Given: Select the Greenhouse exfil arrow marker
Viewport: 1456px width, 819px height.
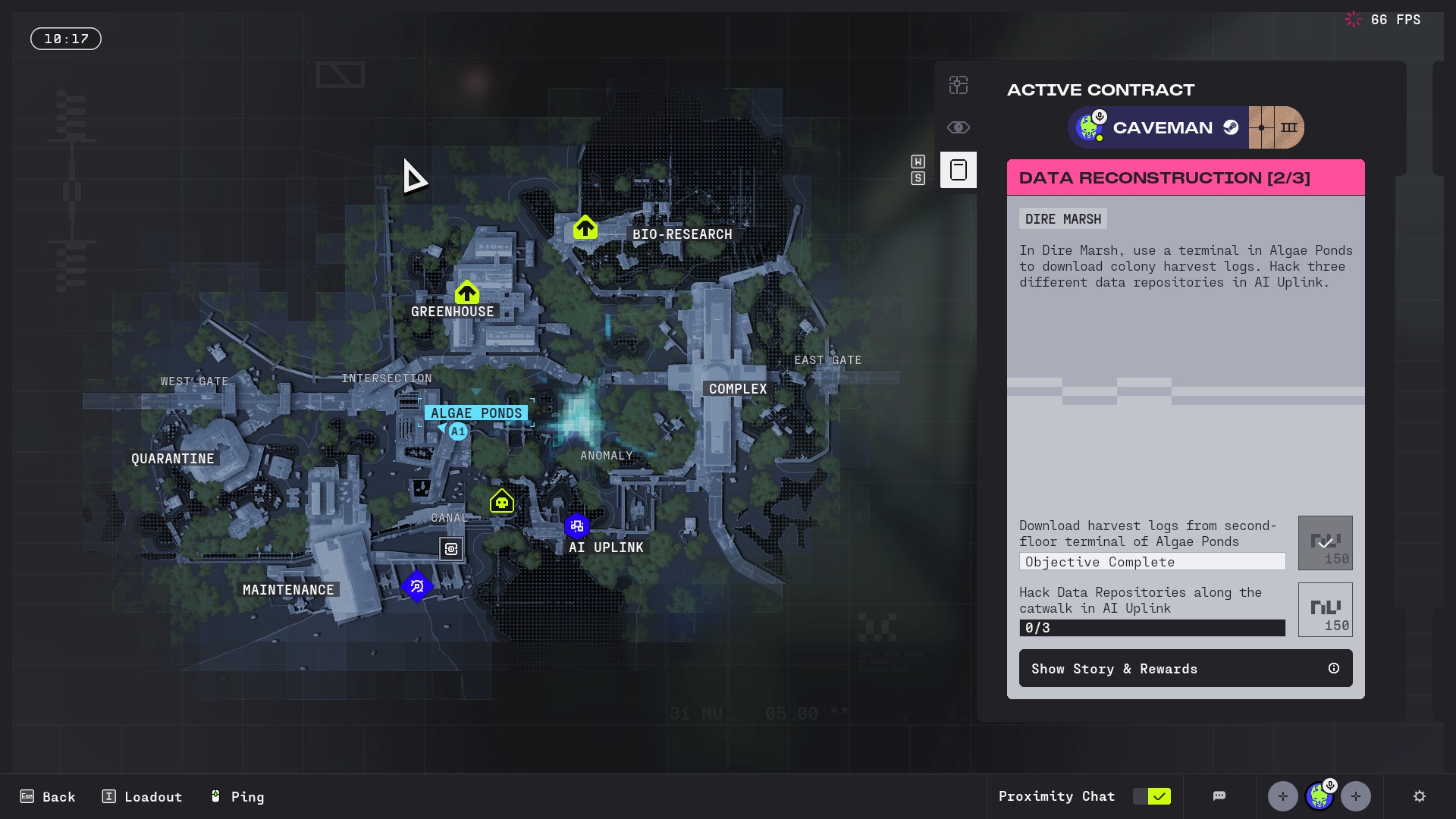Looking at the screenshot, I should [x=467, y=293].
